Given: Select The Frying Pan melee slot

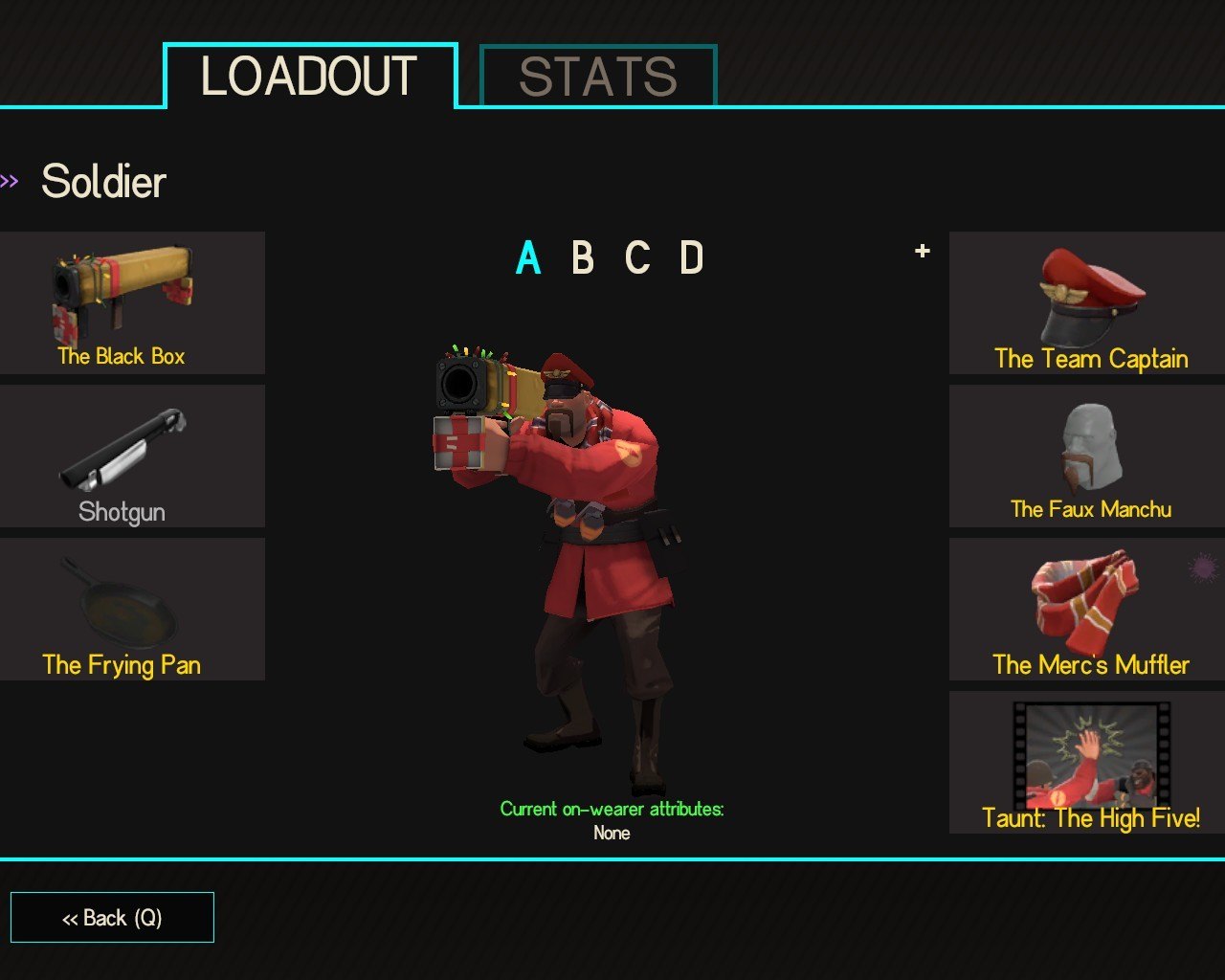Looking at the screenshot, I should pos(131,610).
